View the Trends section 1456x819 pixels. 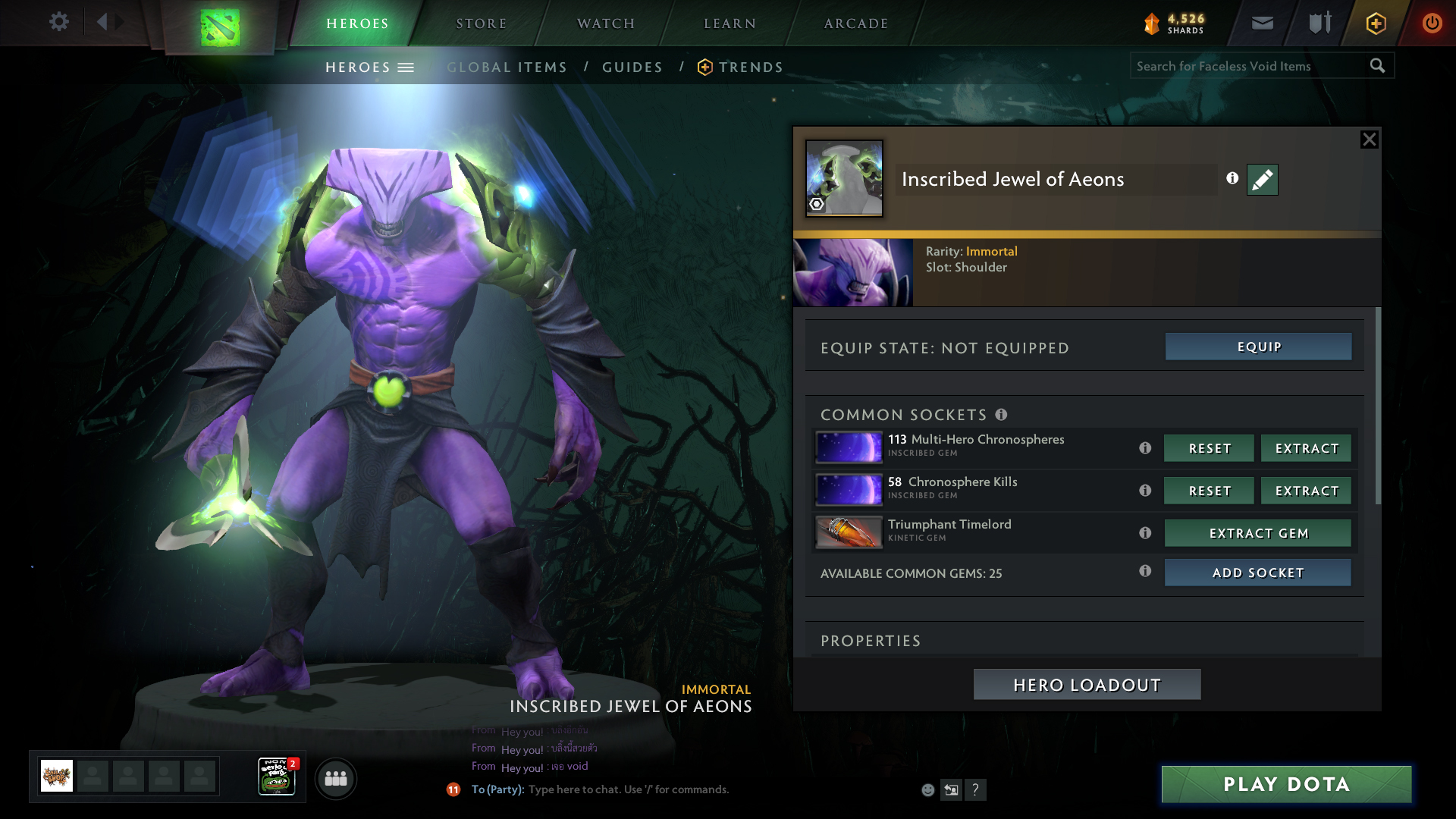750,67
